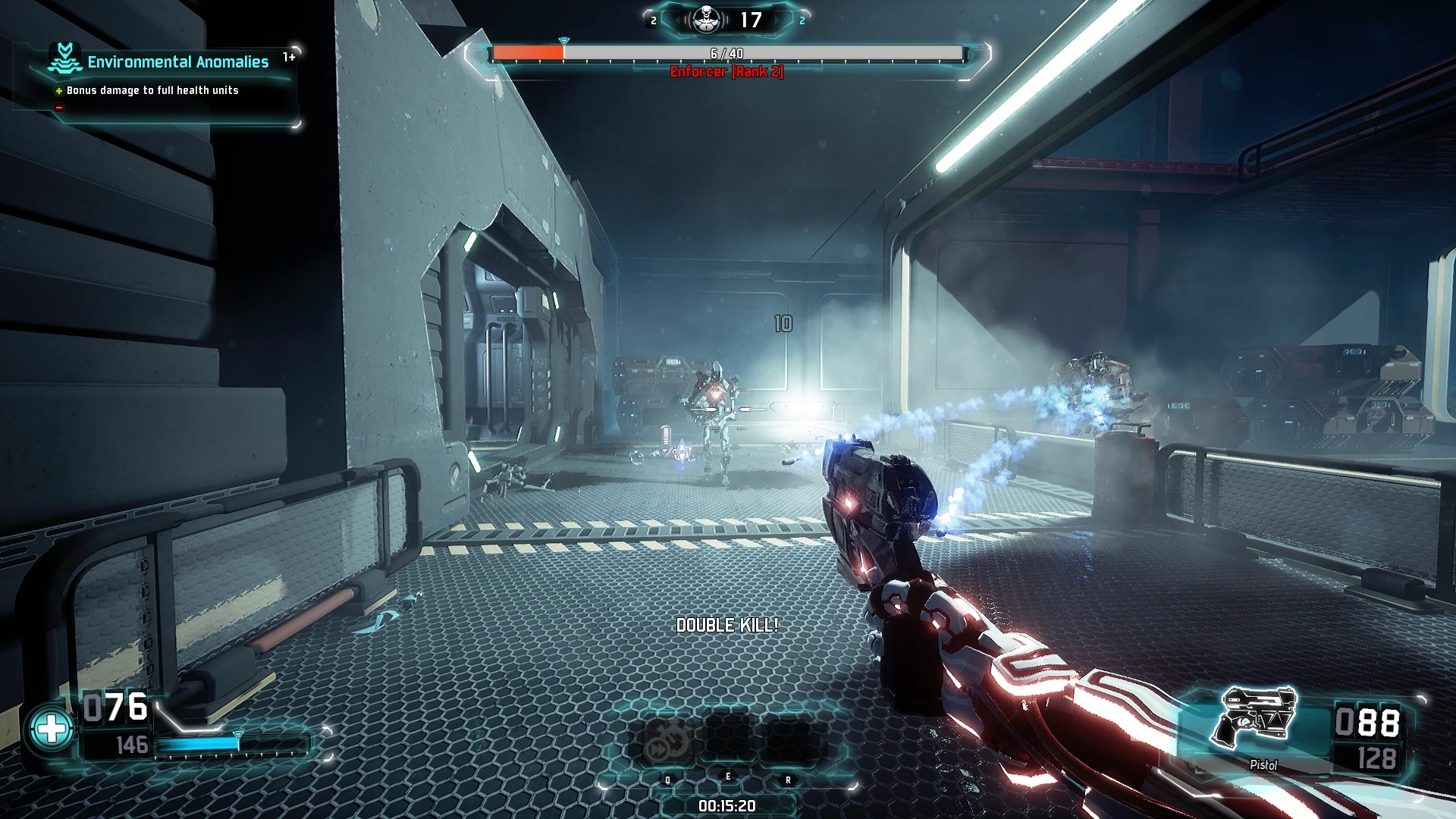The width and height of the screenshot is (1456, 819).
Task: Select the Pistol weapon icon
Action: [1255, 717]
